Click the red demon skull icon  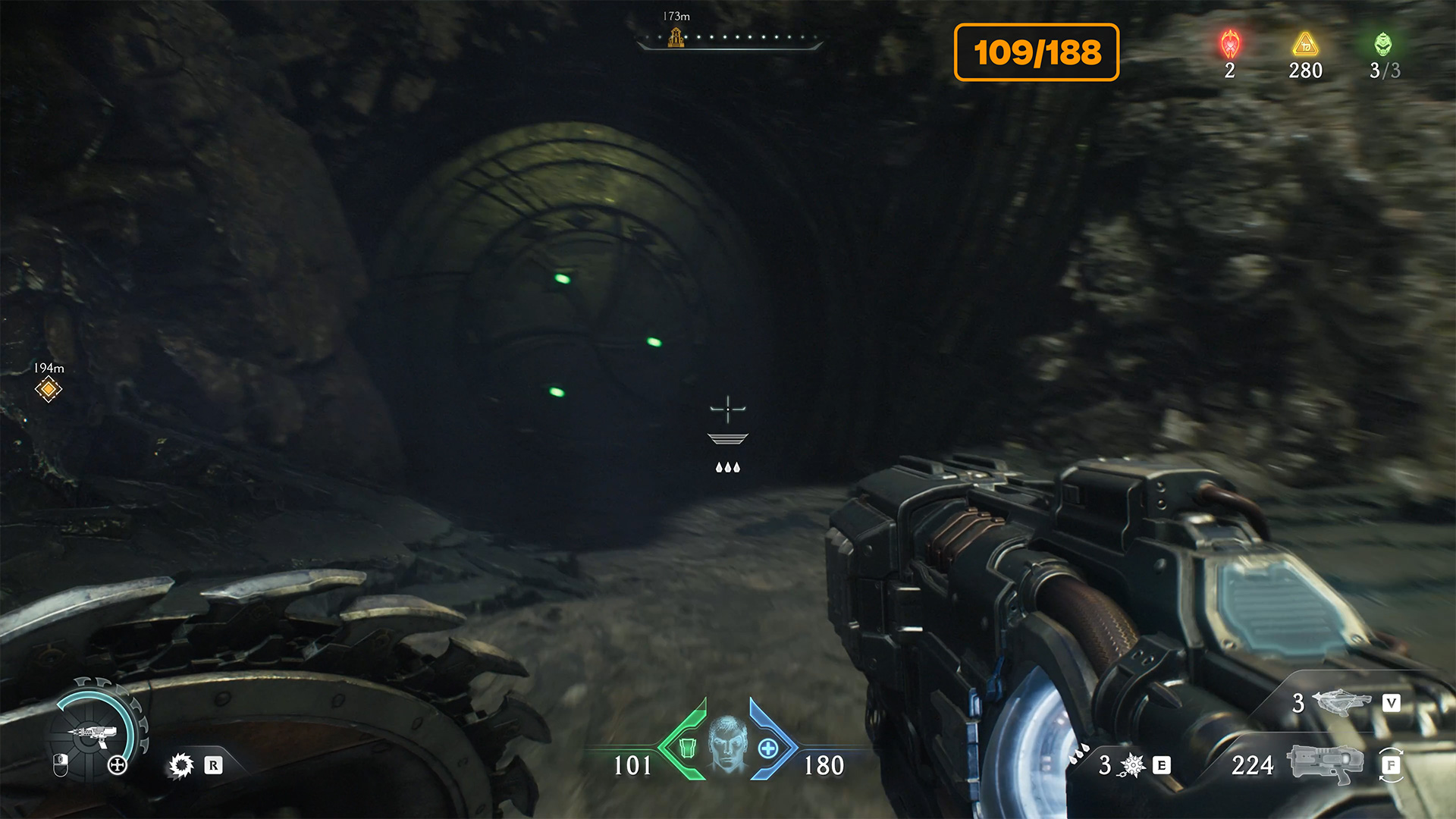(x=1230, y=45)
